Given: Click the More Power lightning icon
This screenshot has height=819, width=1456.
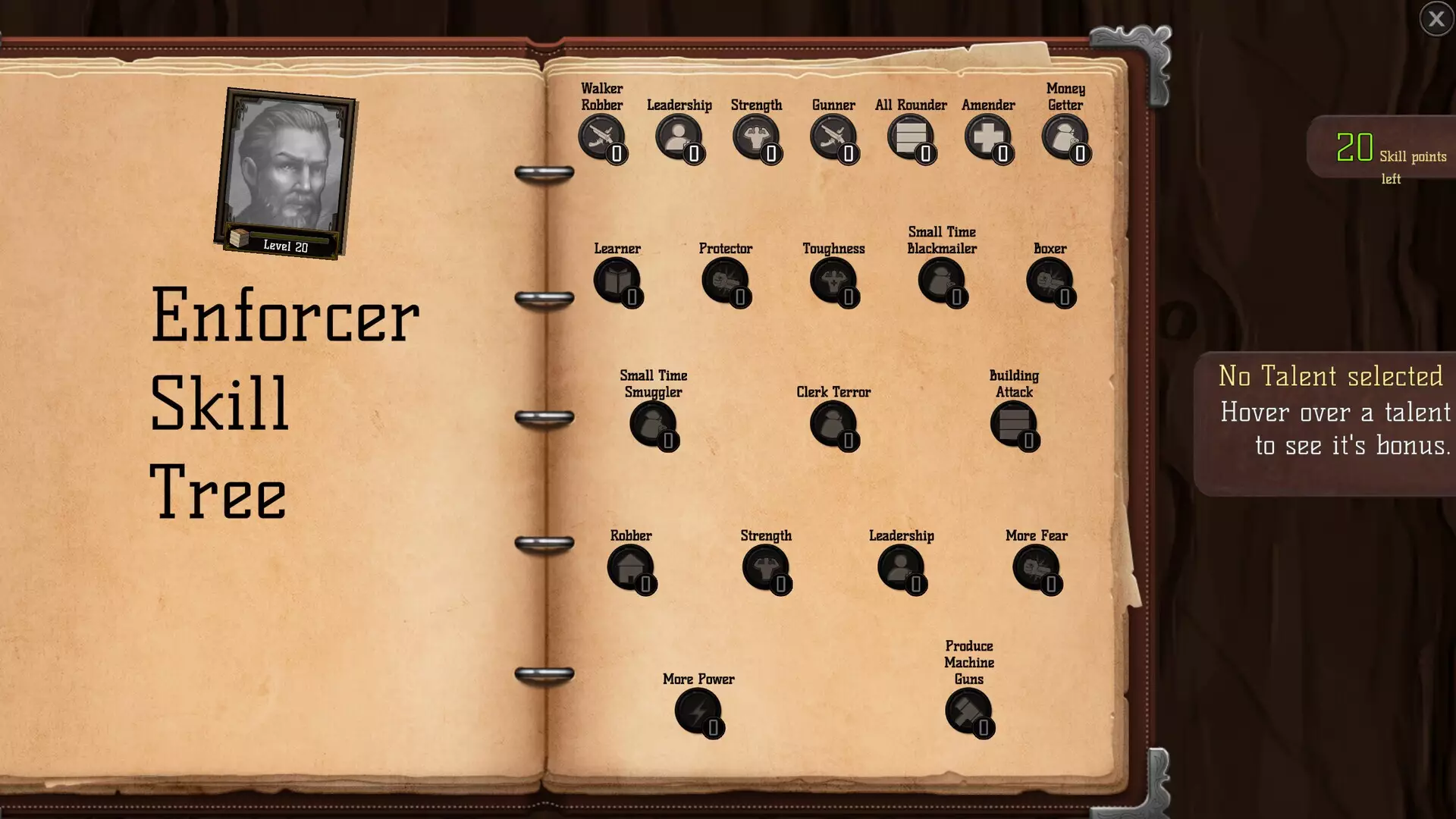Looking at the screenshot, I should 699,711.
